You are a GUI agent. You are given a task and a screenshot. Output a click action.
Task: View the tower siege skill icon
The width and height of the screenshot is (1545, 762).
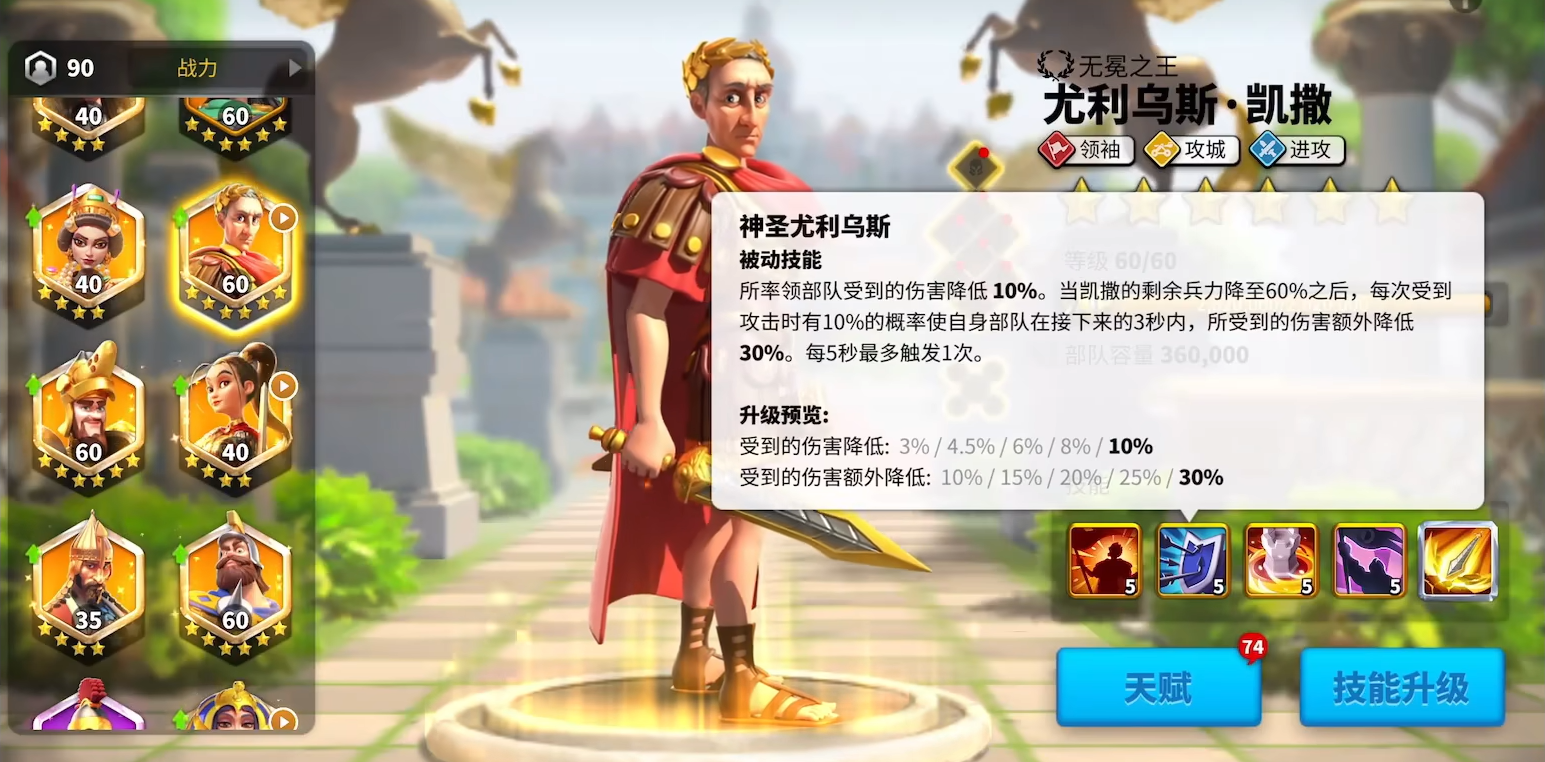pos(1281,561)
